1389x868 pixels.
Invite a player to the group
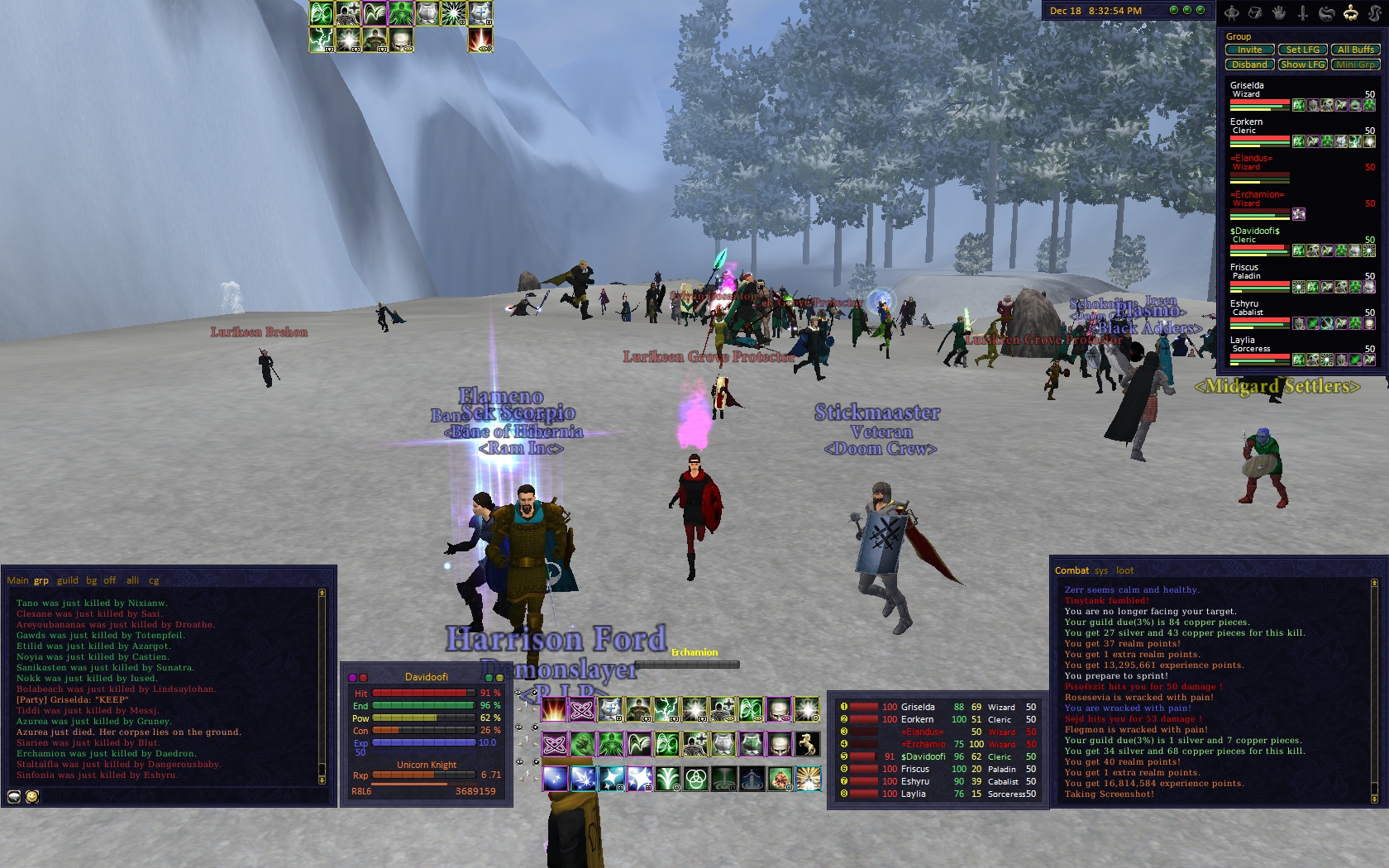(x=1249, y=50)
